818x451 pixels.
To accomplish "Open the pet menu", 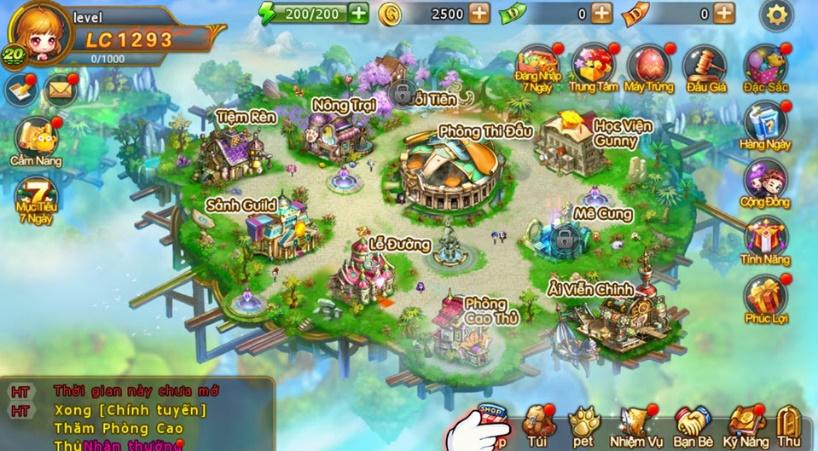I will [583, 425].
